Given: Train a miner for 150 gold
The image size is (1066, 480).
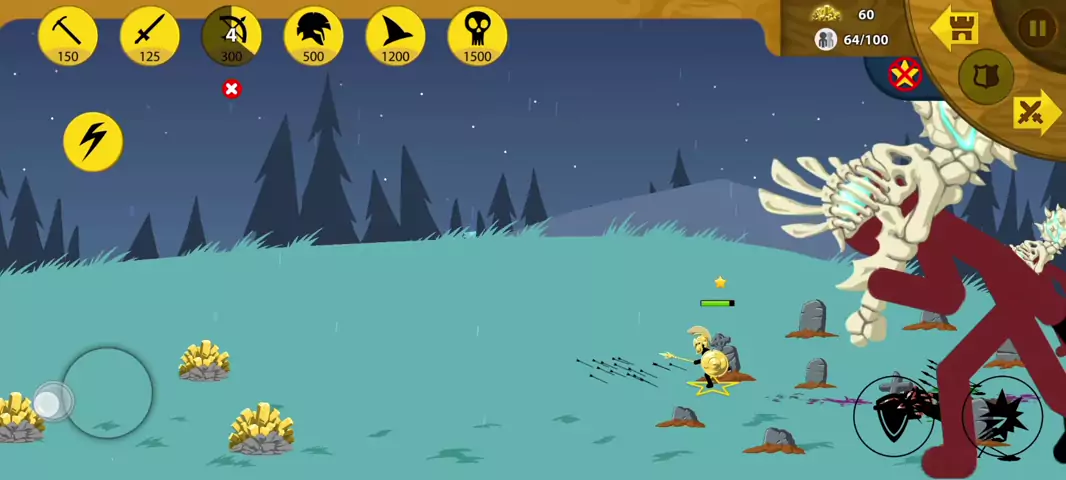Looking at the screenshot, I should [x=68, y=37].
